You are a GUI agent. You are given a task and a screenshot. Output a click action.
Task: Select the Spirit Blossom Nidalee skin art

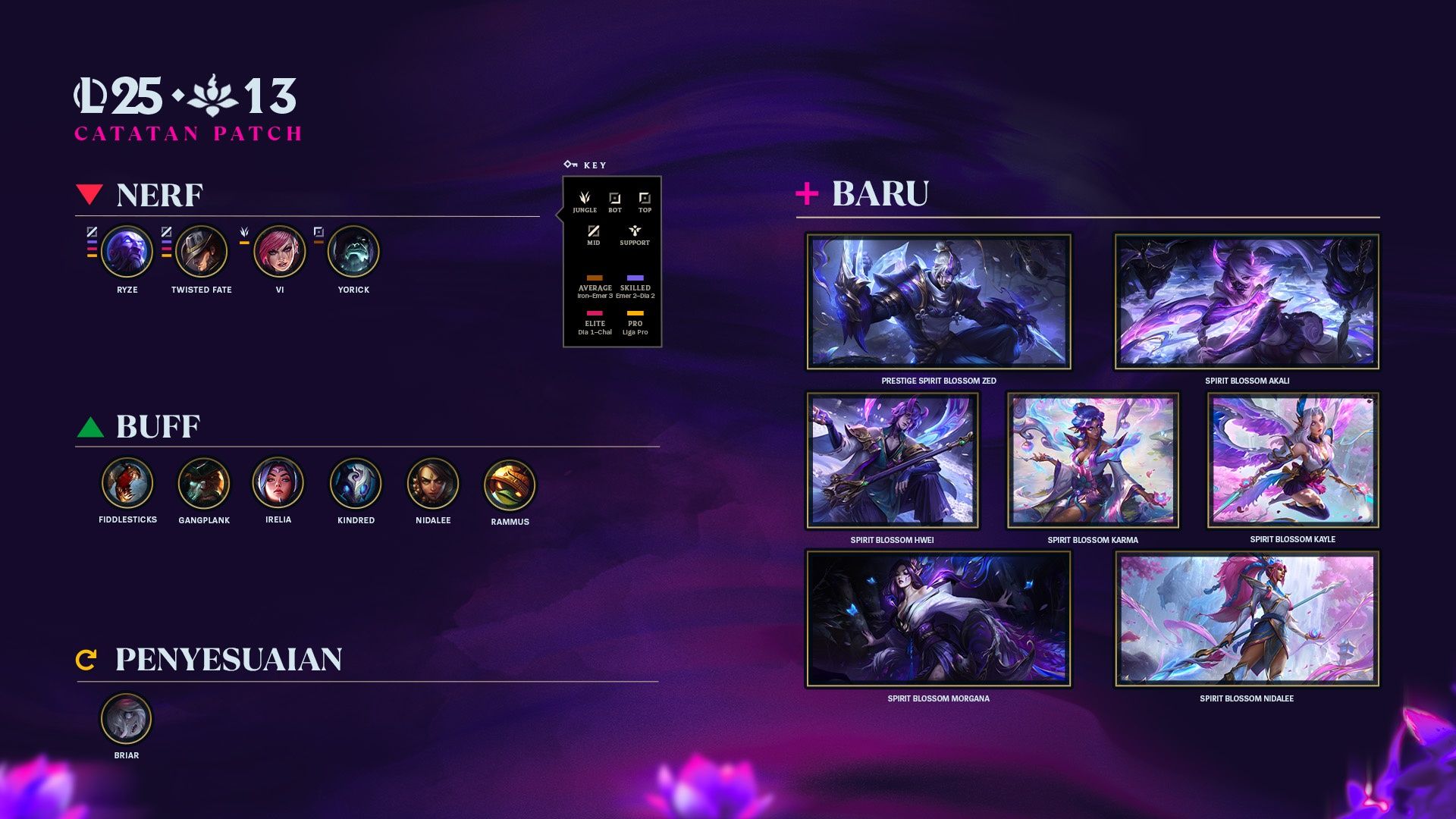coord(1247,619)
